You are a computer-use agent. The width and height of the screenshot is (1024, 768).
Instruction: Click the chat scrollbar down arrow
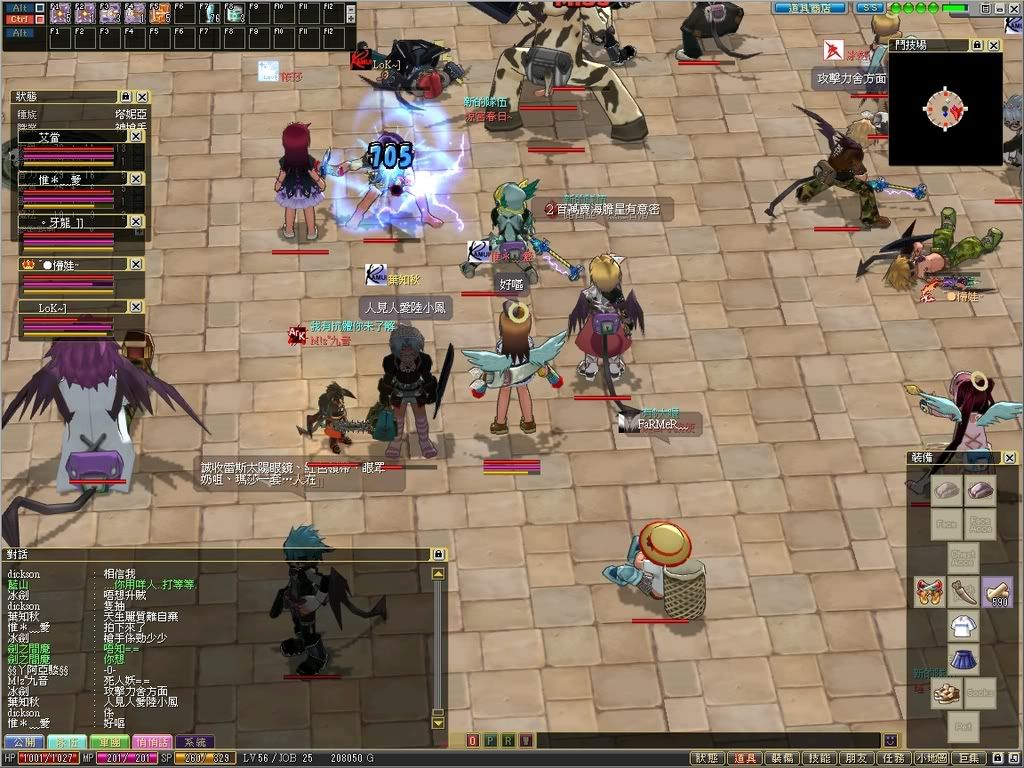click(x=438, y=722)
